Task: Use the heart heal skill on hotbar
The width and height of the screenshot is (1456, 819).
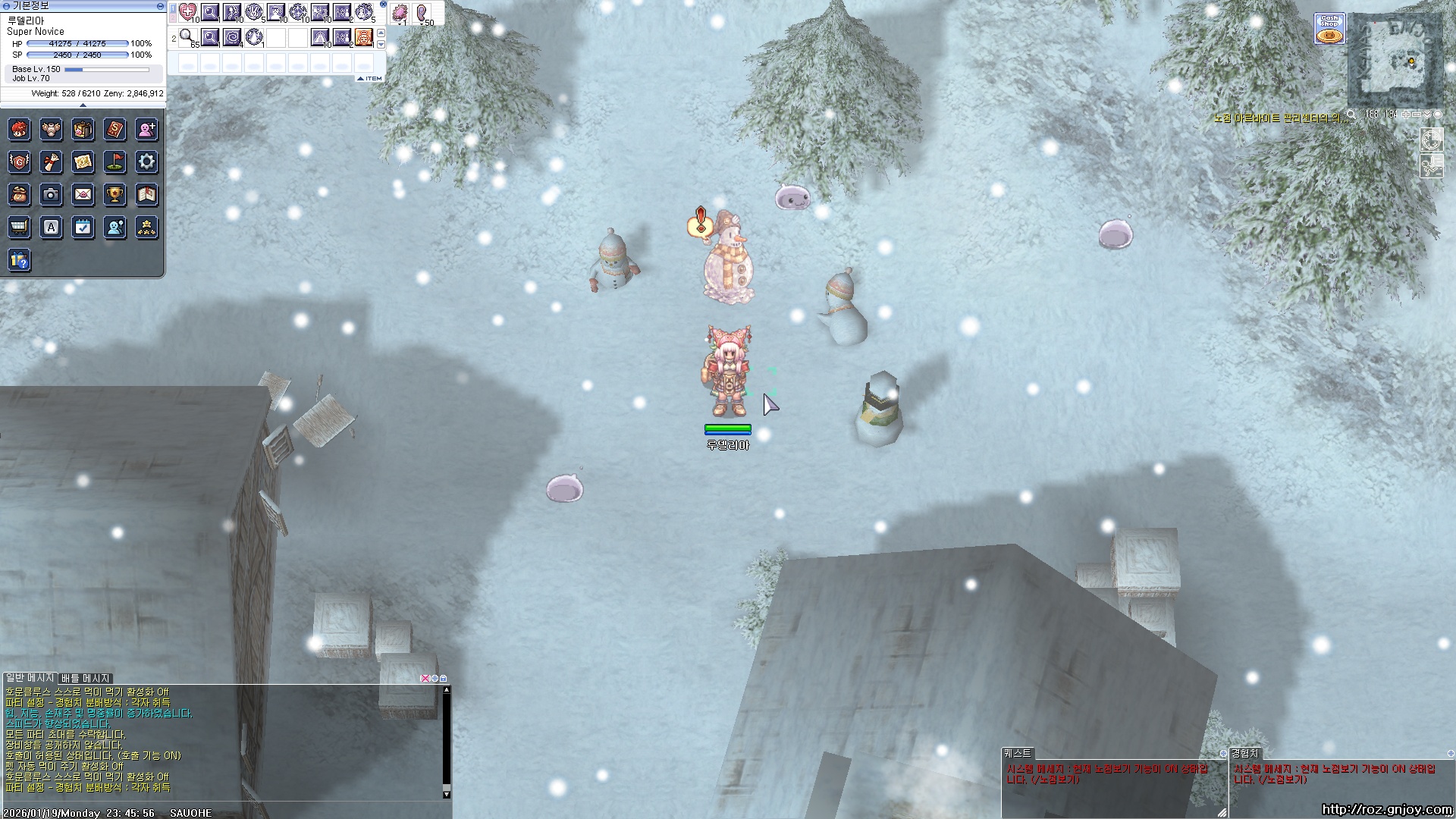Action: pyautogui.click(x=188, y=13)
